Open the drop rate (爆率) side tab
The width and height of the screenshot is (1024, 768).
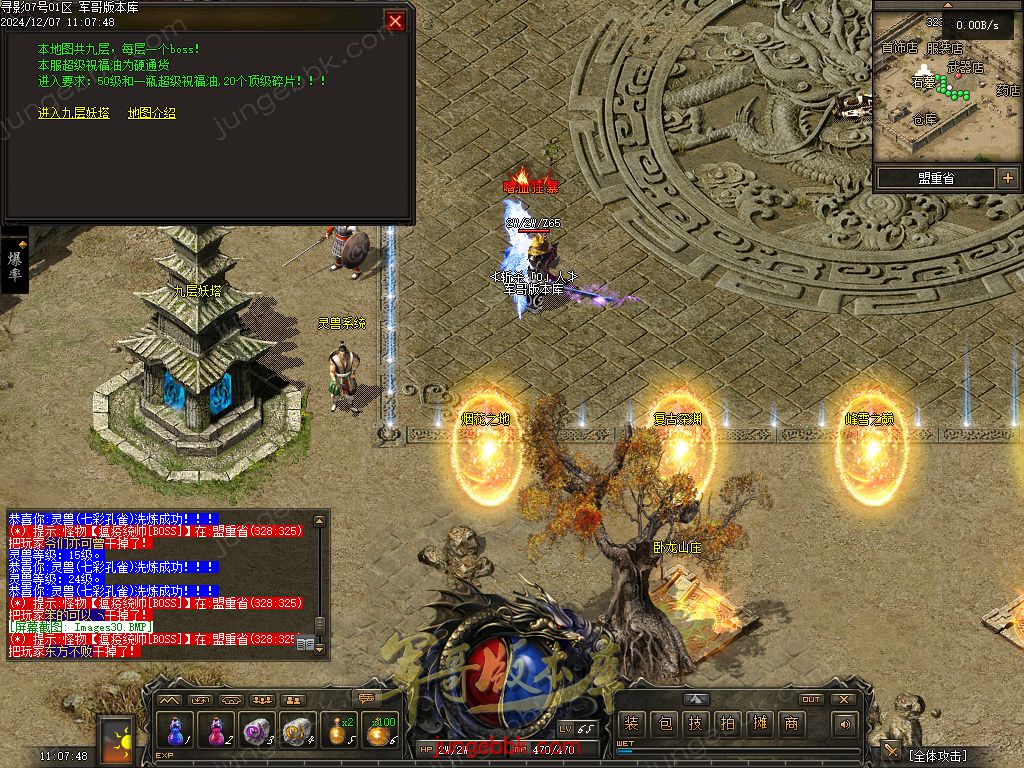(15, 266)
